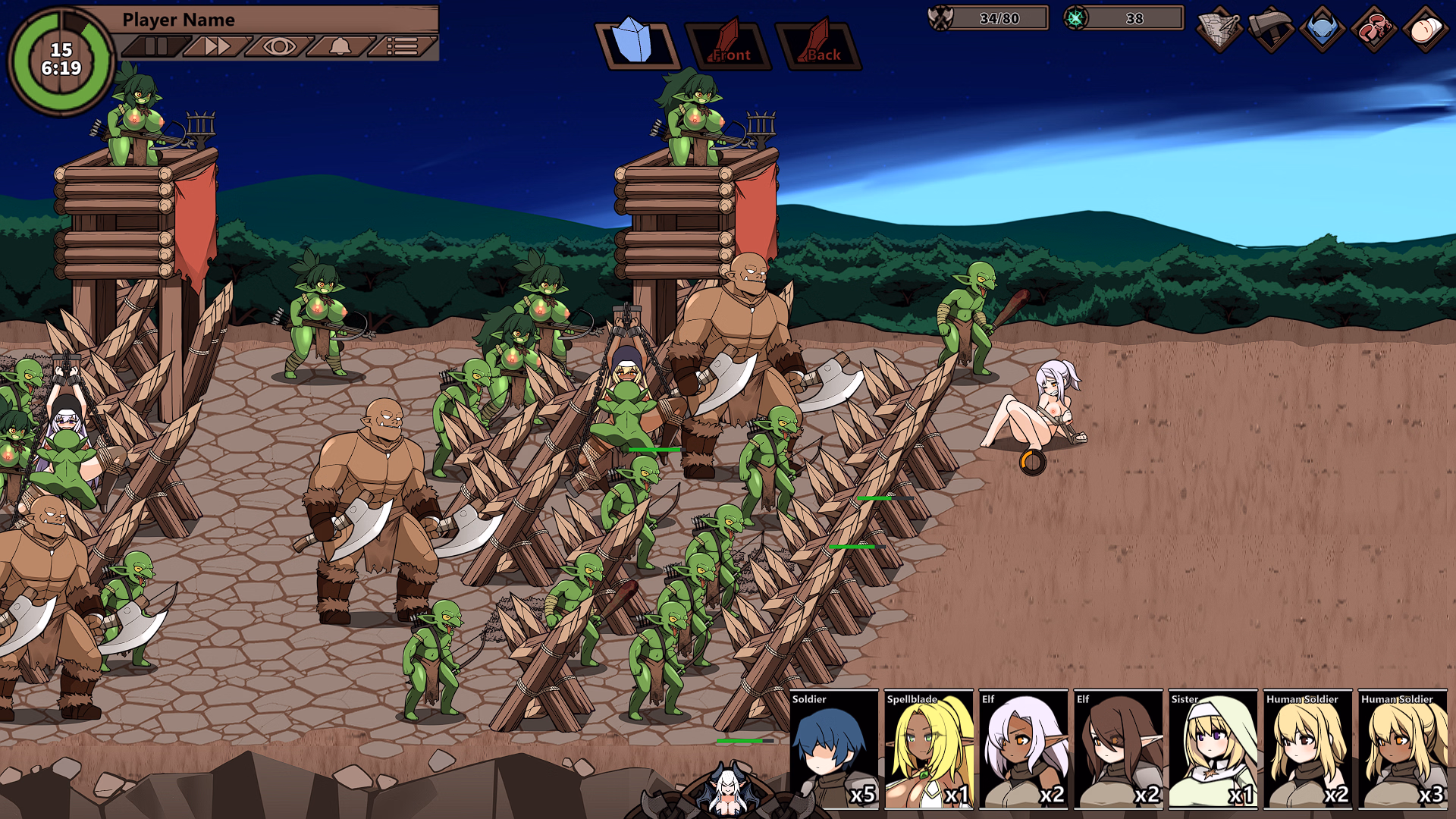The height and width of the screenshot is (819, 1456).
Task: Open the map blueprint icon
Action: pos(1219,30)
